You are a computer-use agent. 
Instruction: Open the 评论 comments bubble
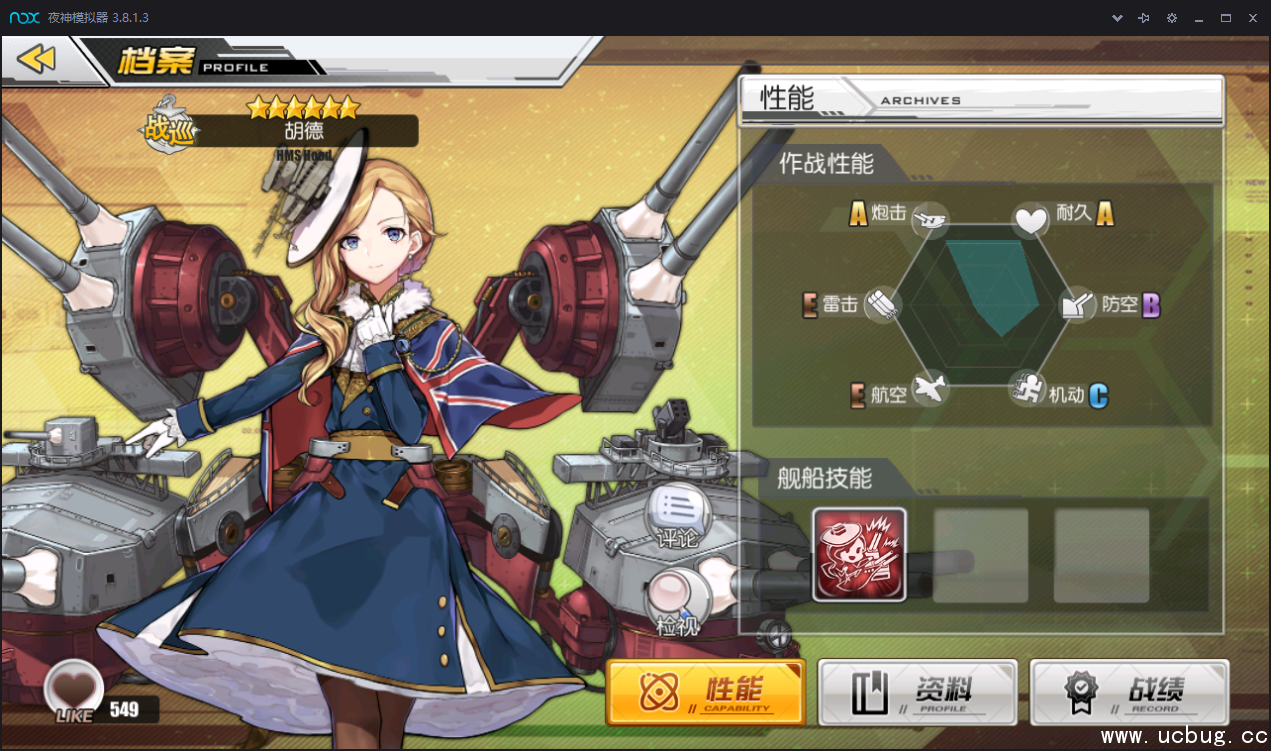(679, 513)
